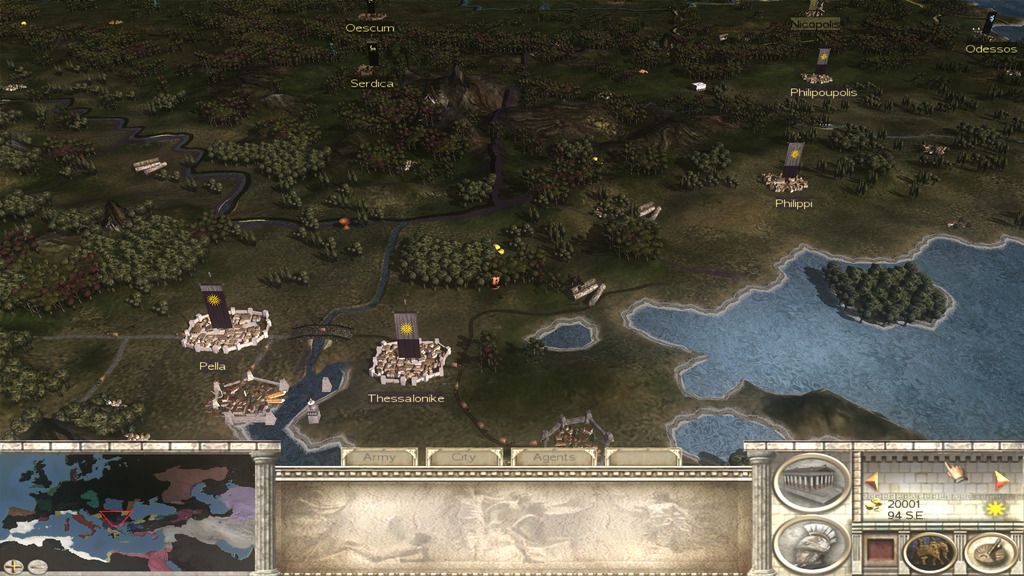Select the next item with right arrow
1024x576 pixels.
pos(1001,479)
